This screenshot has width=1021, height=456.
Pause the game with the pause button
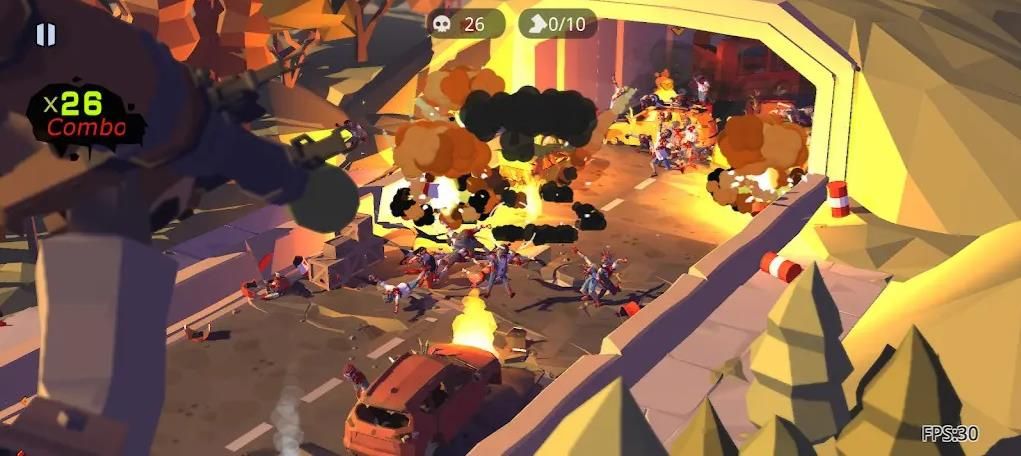tap(45, 35)
